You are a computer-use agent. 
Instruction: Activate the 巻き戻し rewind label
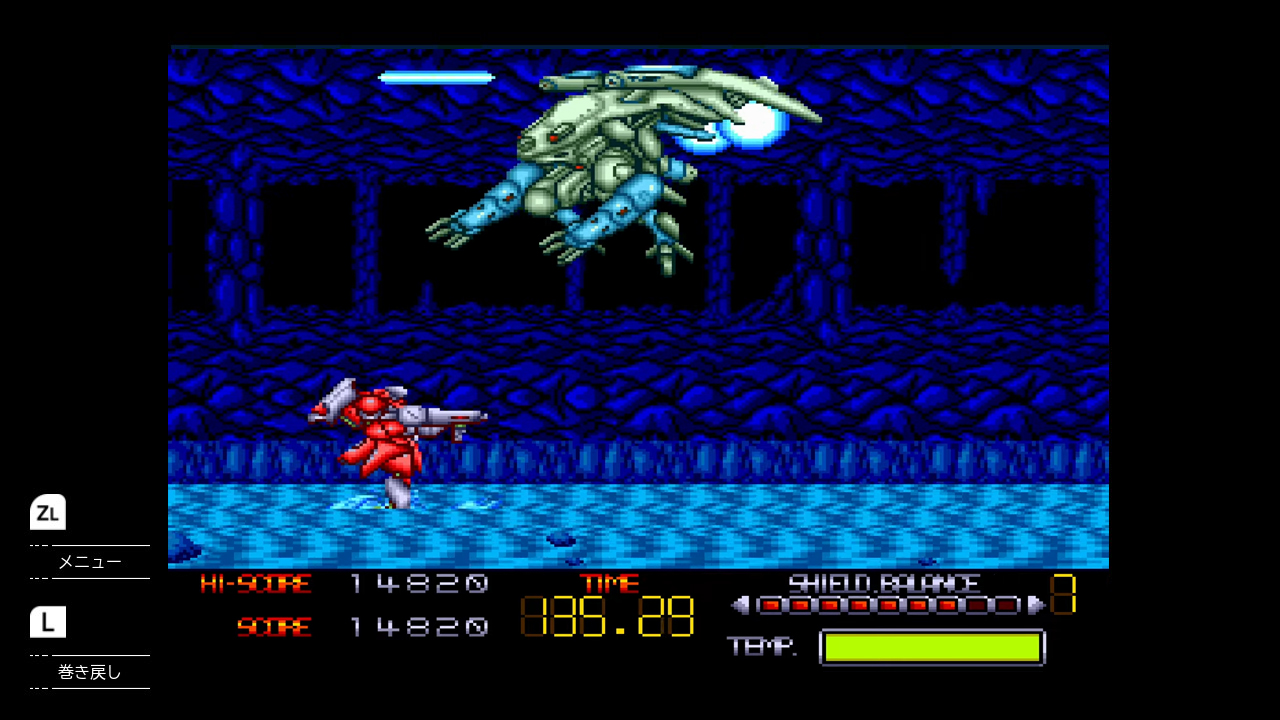pos(90,672)
